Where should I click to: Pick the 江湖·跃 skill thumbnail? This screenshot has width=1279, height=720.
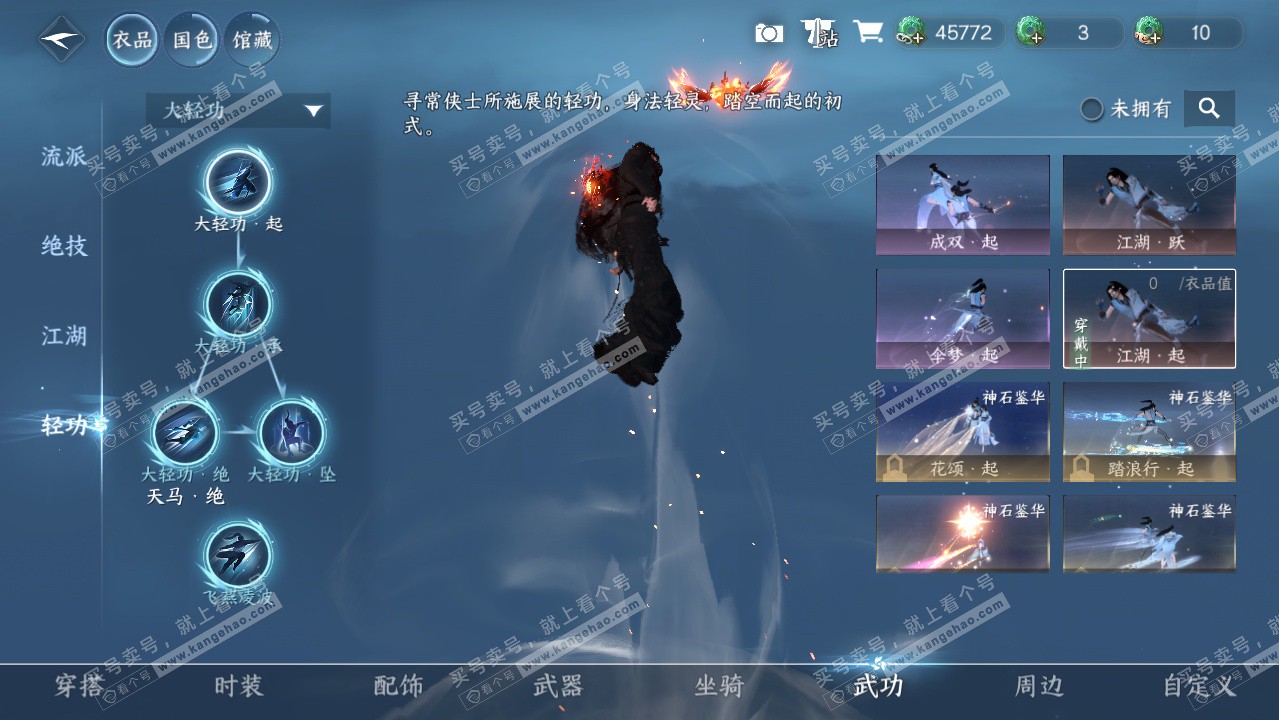click(x=1149, y=205)
